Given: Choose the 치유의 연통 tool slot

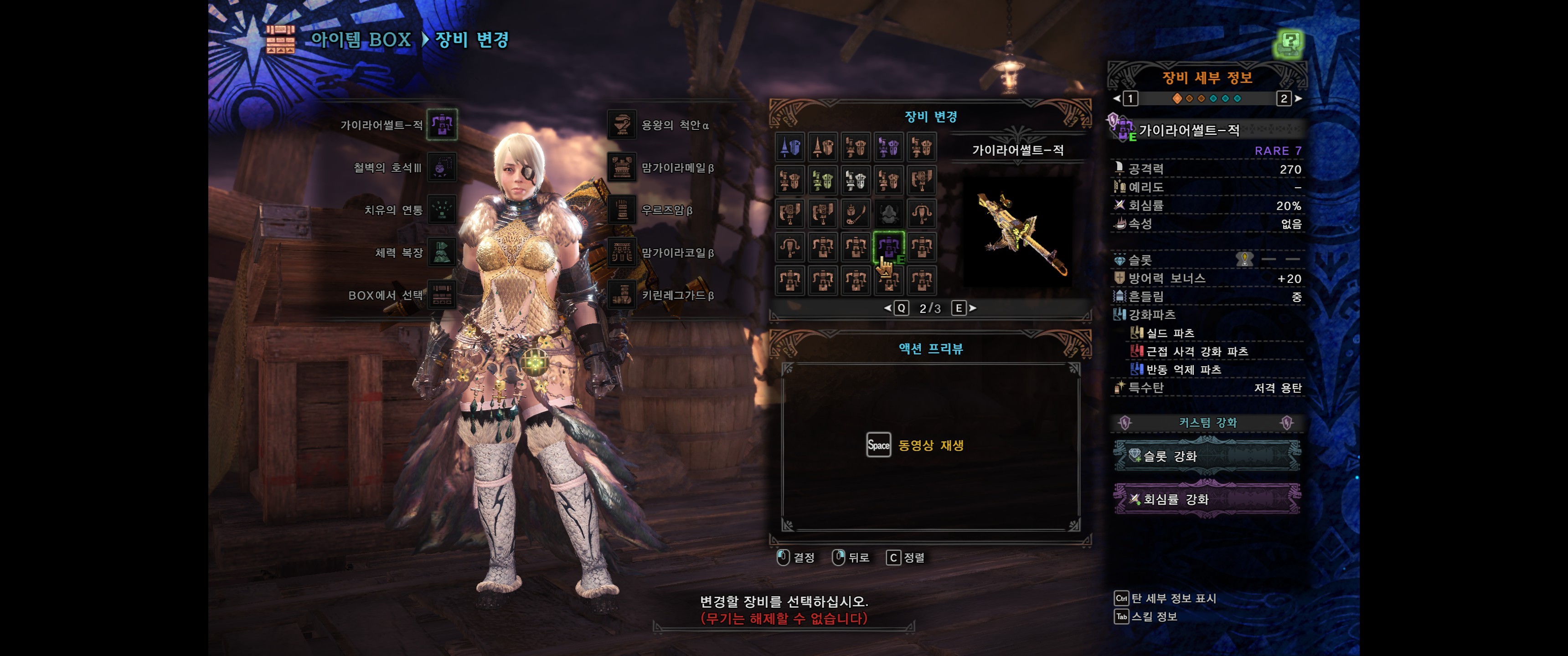Looking at the screenshot, I should tap(442, 210).
